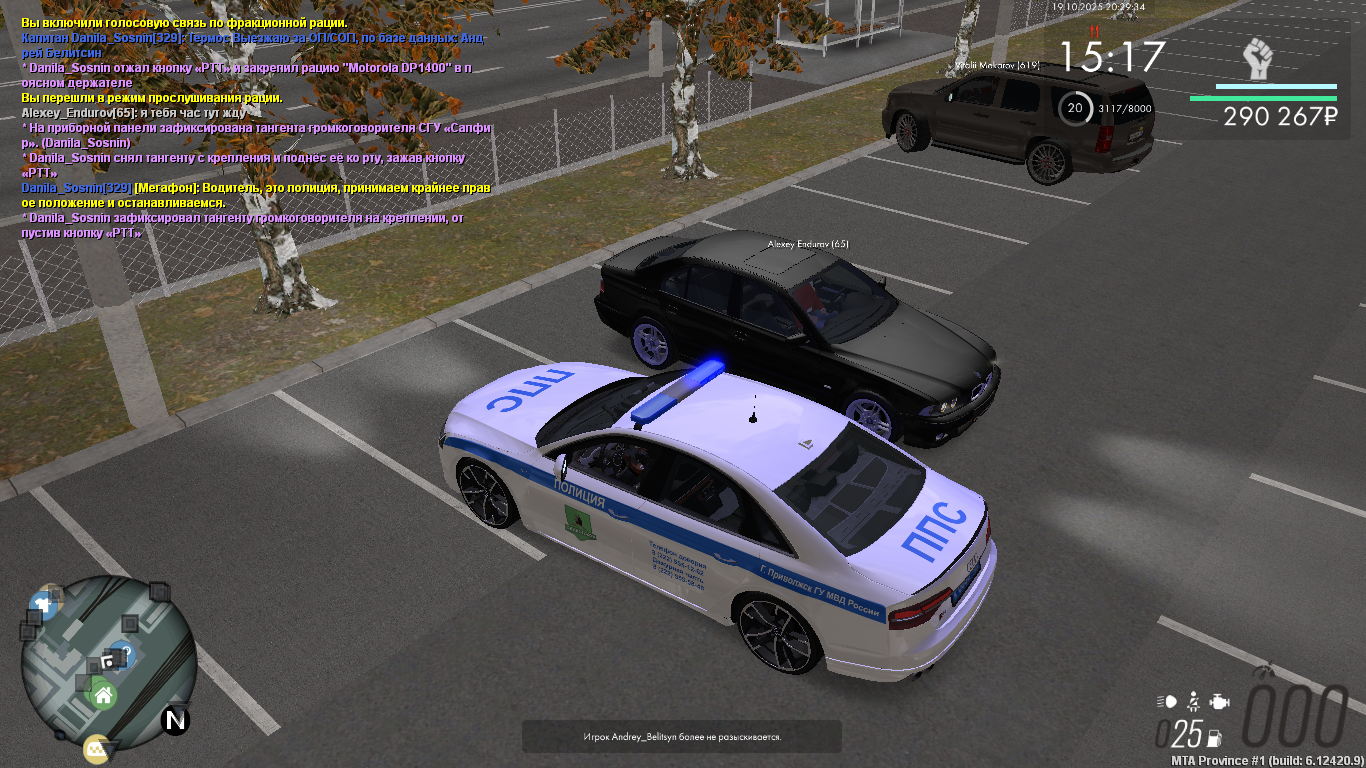
Task: Click the level 20 progress circle
Action: (x=1076, y=108)
